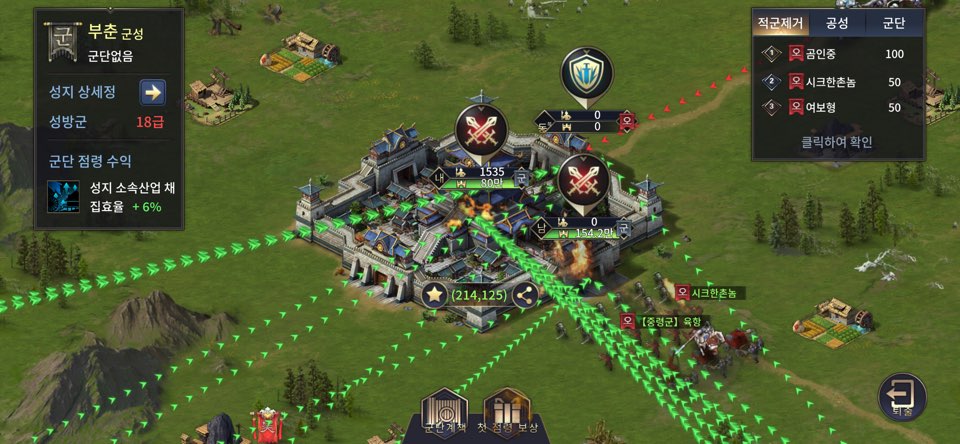Image resolution: width=960 pixels, height=444 pixels.
Task: Open holy land details with arrow button
Action: point(152,92)
